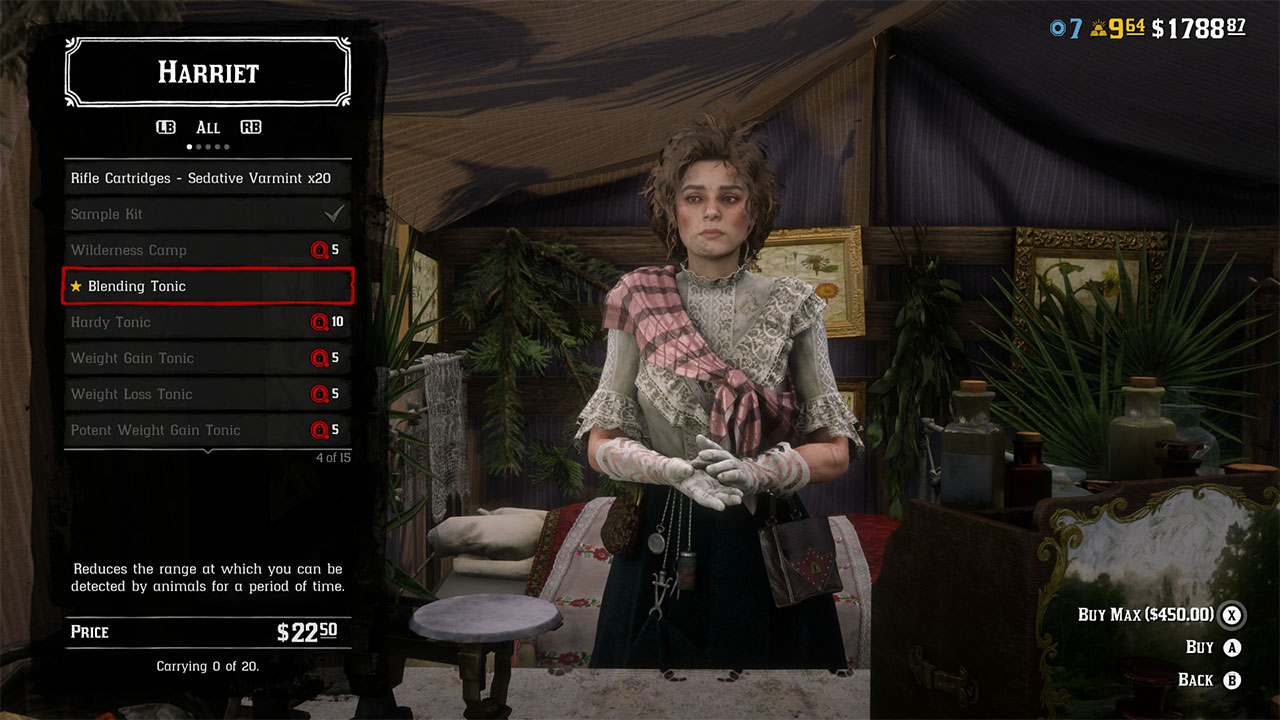Click the rank lock icon on Weight Loss Tonic
This screenshot has height=720, width=1280.
pyautogui.click(x=318, y=394)
